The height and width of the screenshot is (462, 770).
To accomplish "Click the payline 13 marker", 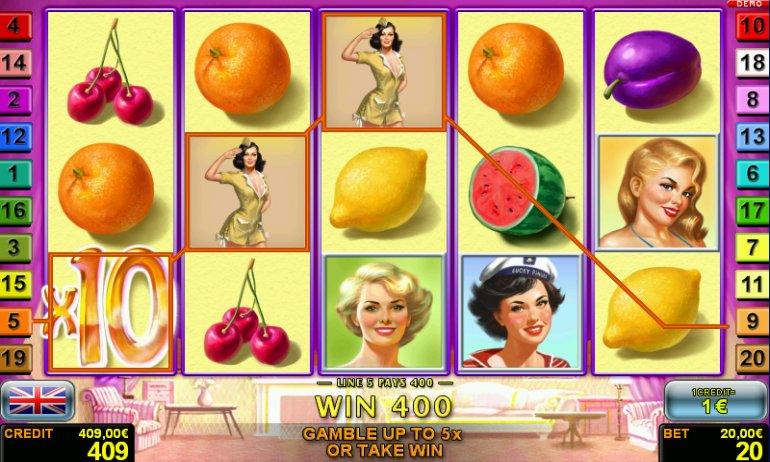I will click(752, 137).
